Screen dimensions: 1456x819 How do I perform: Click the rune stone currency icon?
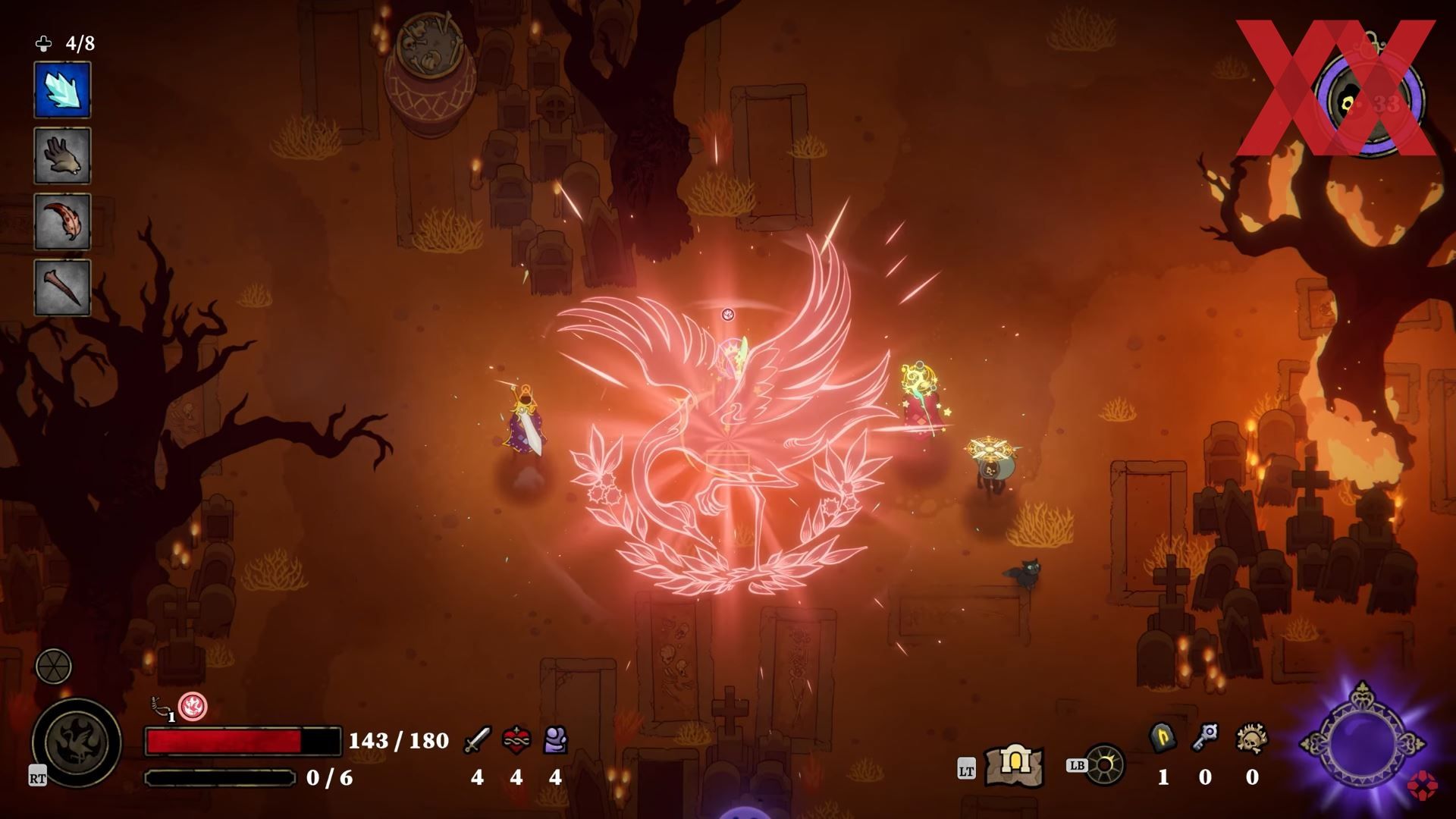pyautogui.click(x=1163, y=738)
